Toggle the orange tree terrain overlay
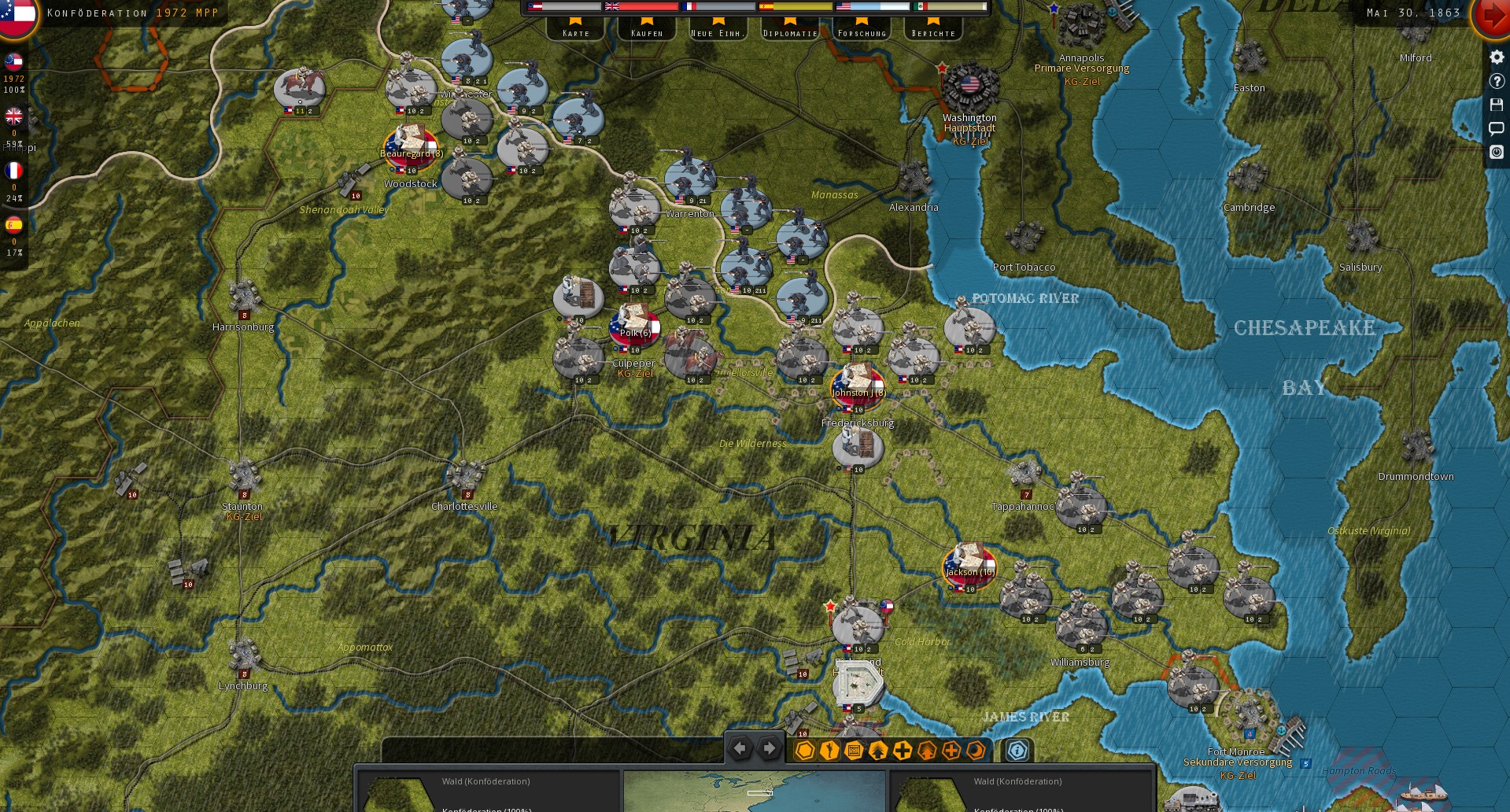This screenshot has width=1510, height=812. pos(928,751)
